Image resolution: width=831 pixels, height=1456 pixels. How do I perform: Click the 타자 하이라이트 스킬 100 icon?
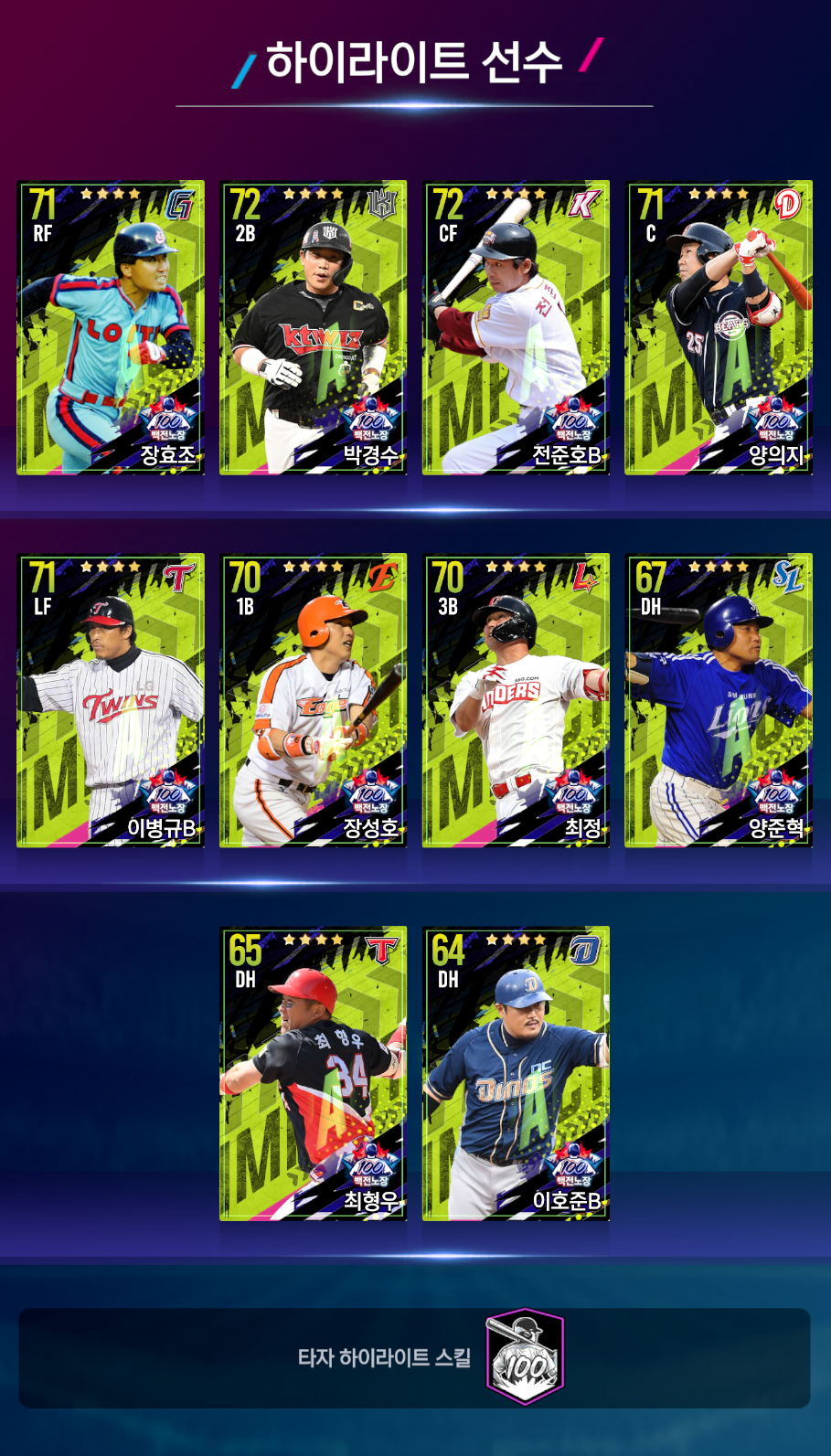point(524,1356)
